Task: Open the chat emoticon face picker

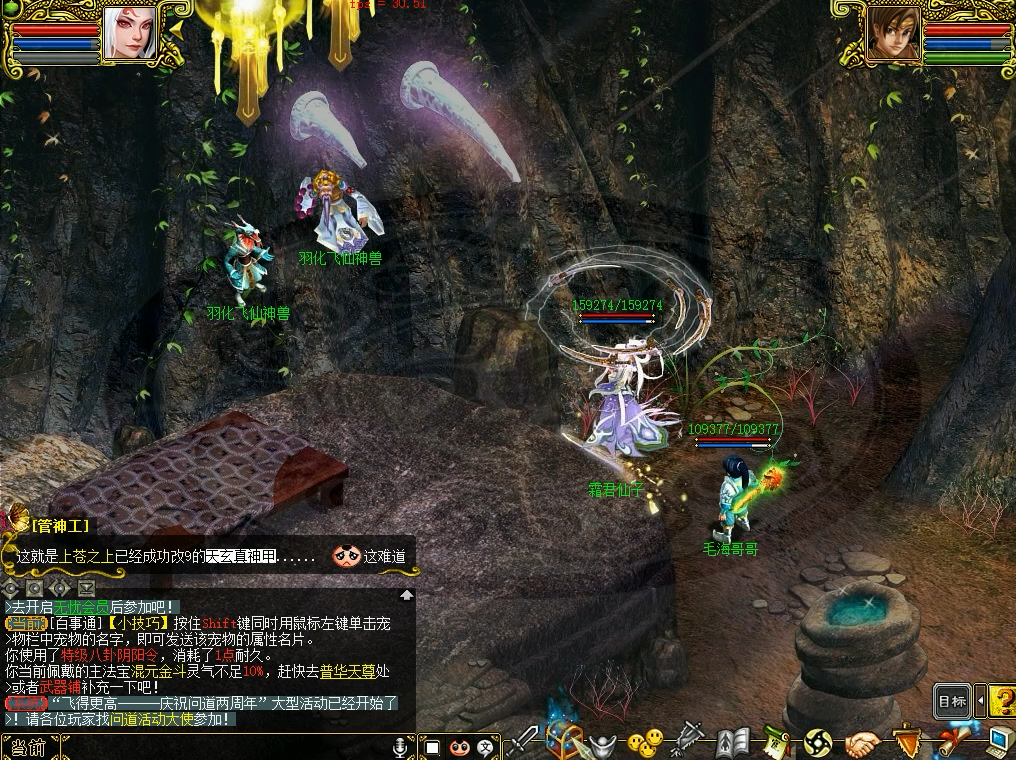Action: tap(459, 747)
